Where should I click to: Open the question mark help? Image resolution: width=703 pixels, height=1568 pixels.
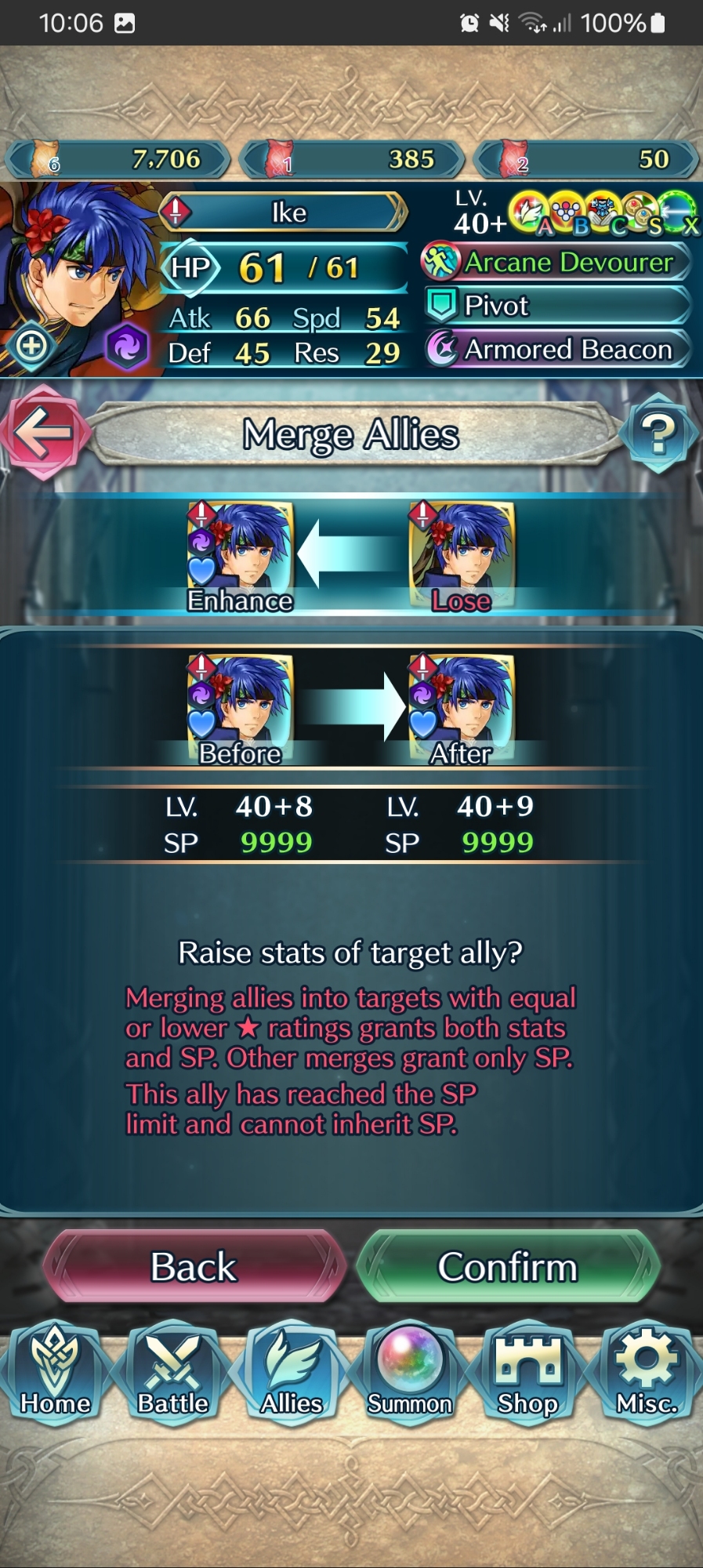pos(658,433)
